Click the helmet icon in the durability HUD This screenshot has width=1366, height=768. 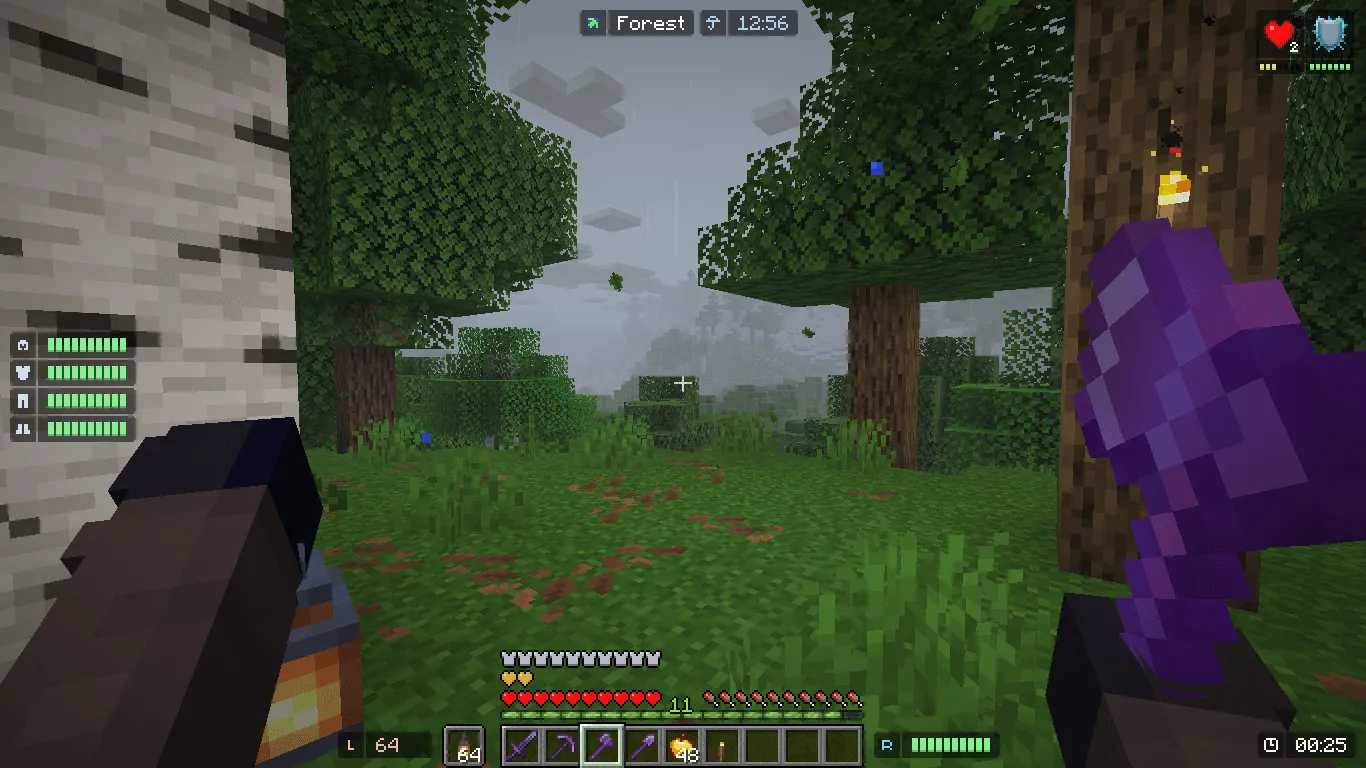pos(24,344)
